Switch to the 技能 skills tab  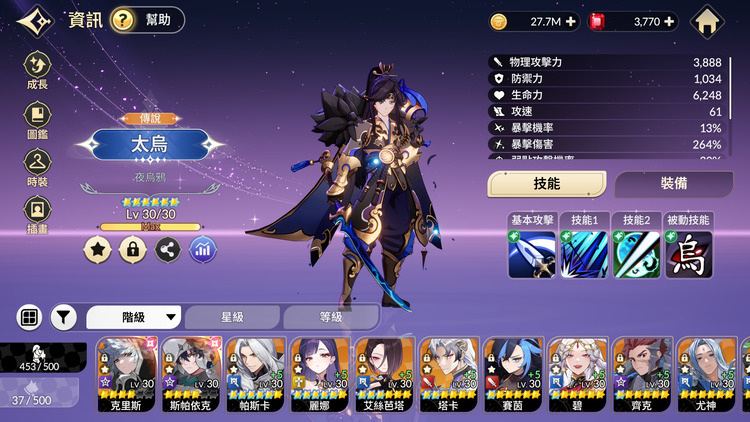click(x=547, y=184)
